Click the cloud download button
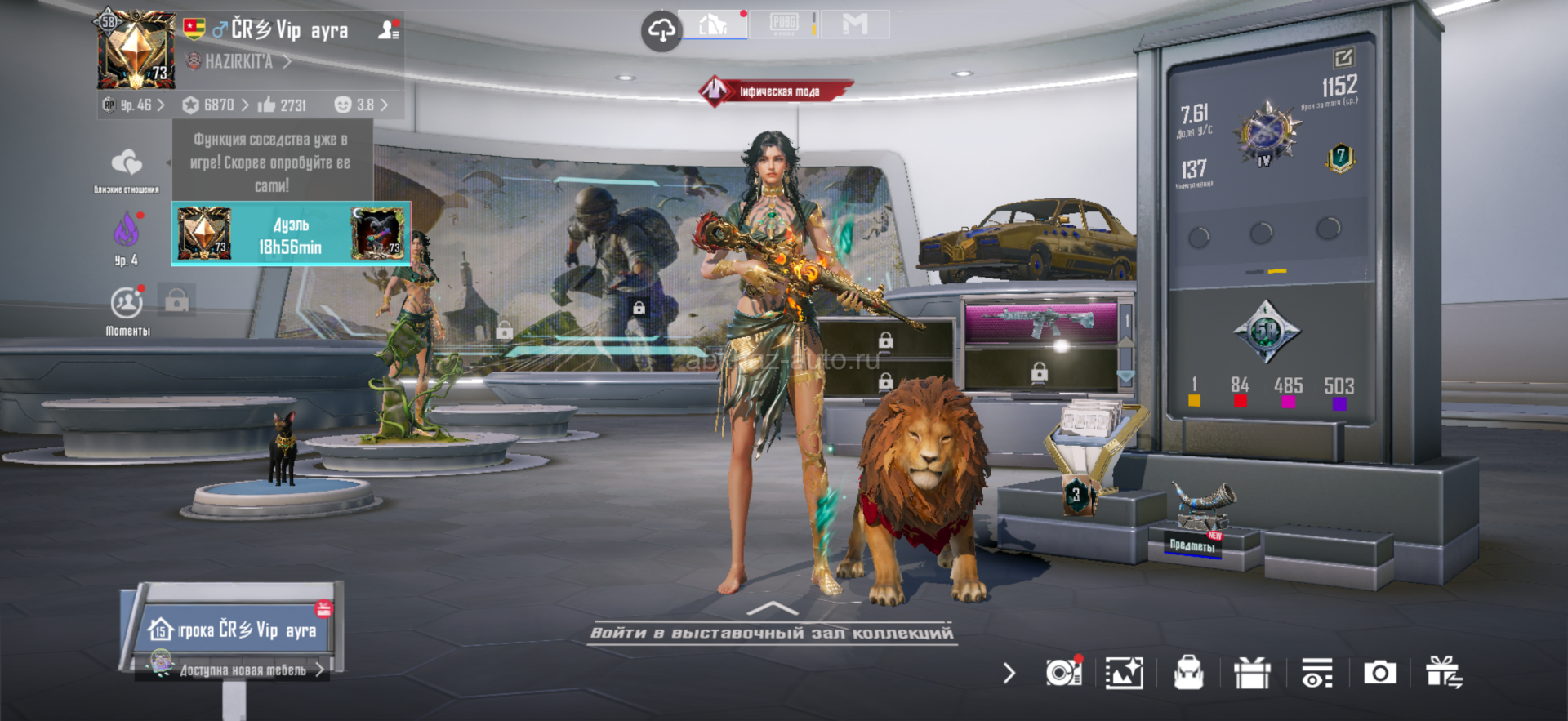Image resolution: width=1568 pixels, height=721 pixels. 661,31
